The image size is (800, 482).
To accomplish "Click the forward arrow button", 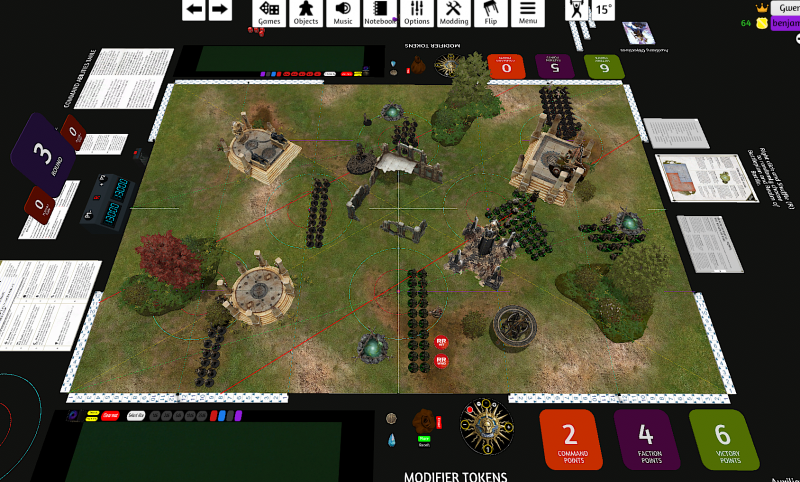I will tap(219, 10).
